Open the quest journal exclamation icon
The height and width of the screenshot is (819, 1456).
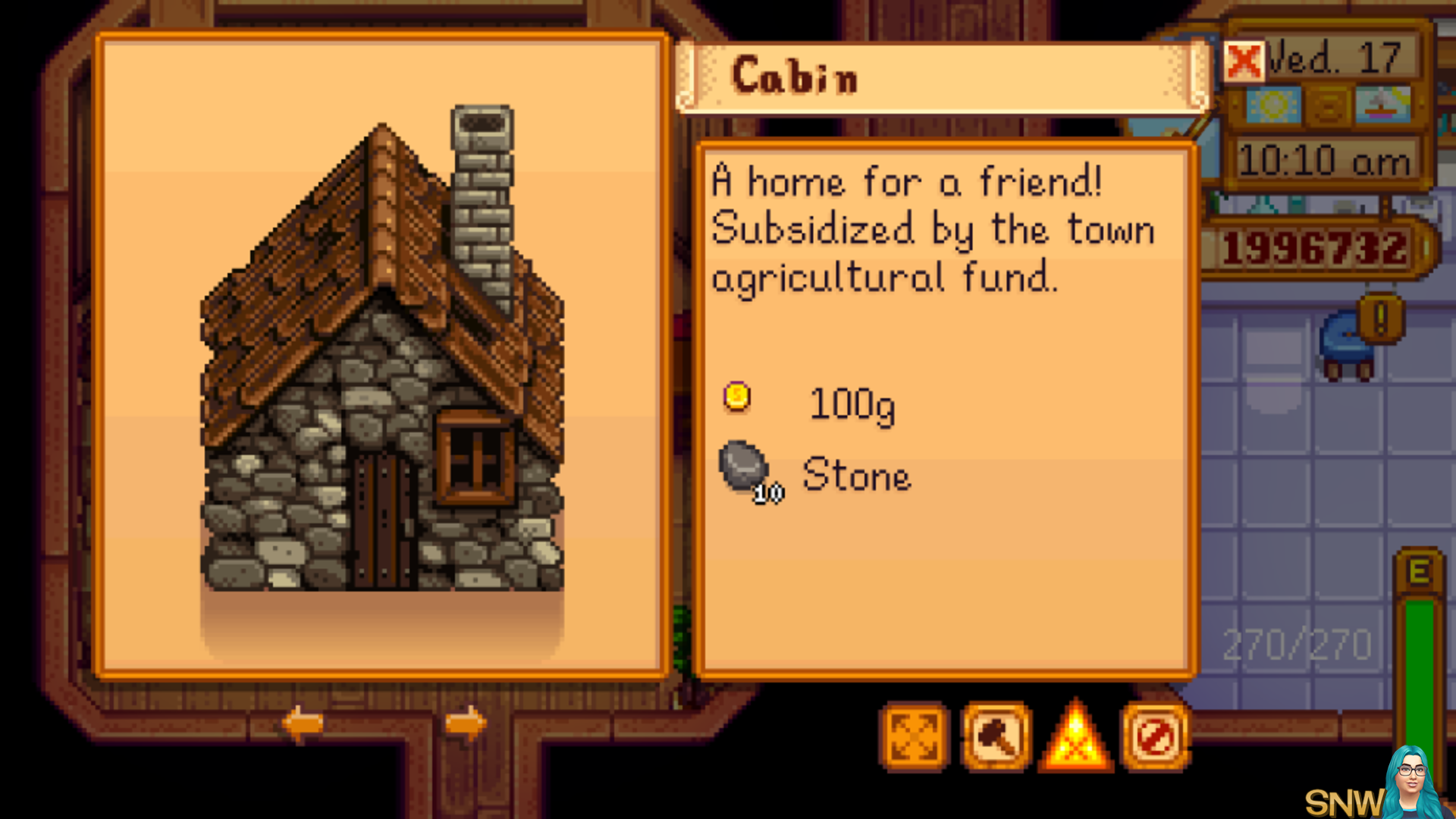pyautogui.click(x=1380, y=318)
